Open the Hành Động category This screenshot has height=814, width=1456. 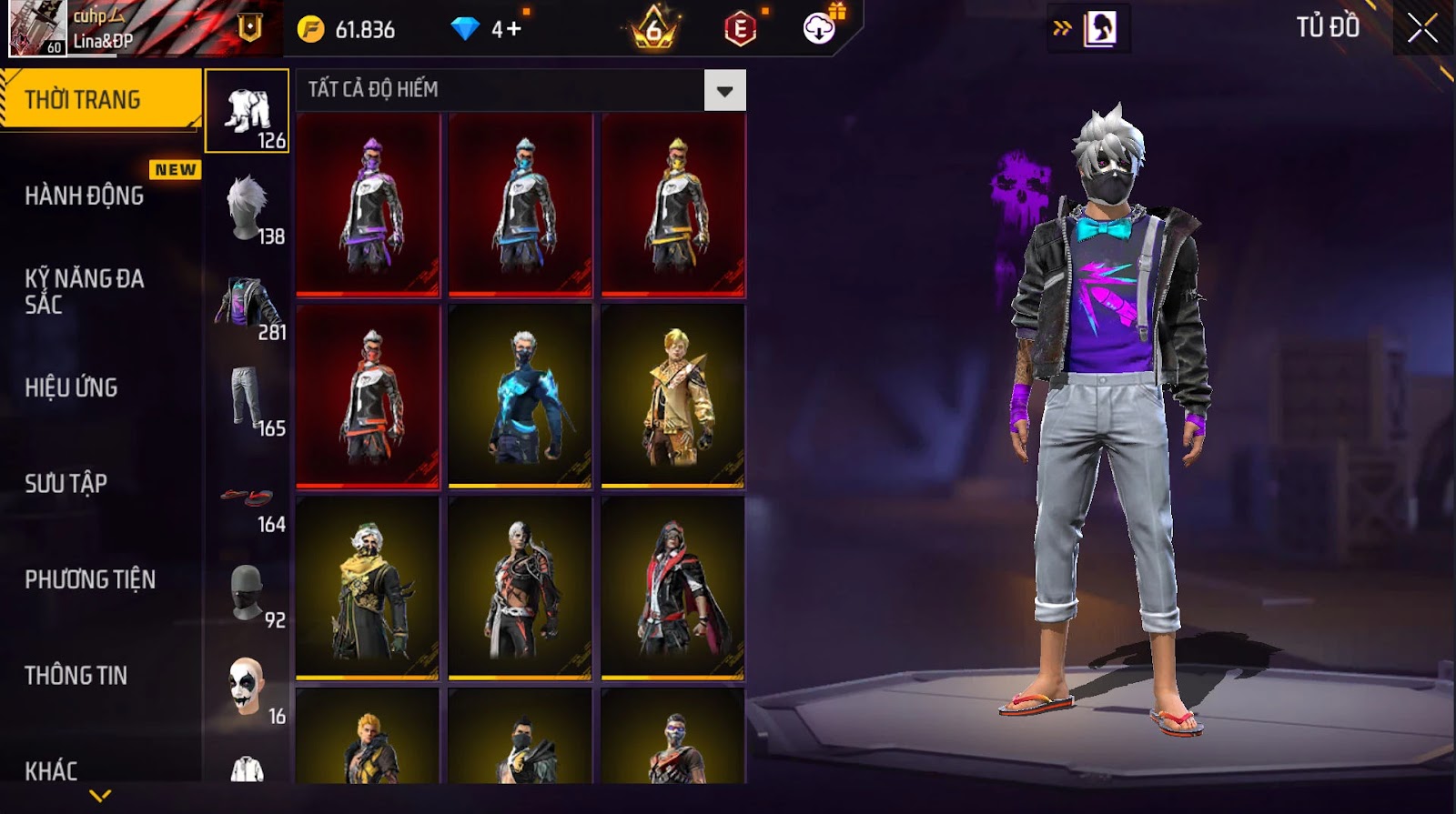tap(84, 196)
